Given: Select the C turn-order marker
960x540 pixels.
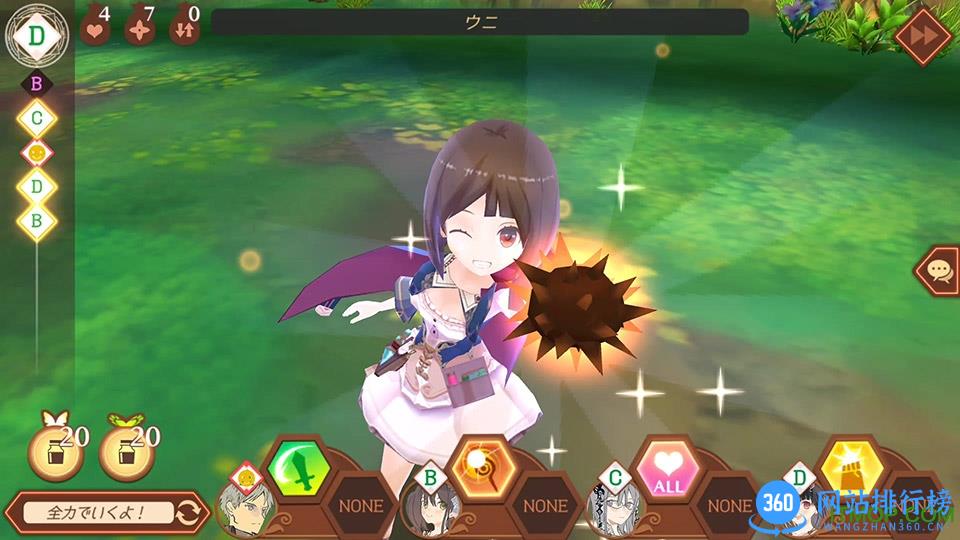Looking at the screenshot, I should [37, 119].
